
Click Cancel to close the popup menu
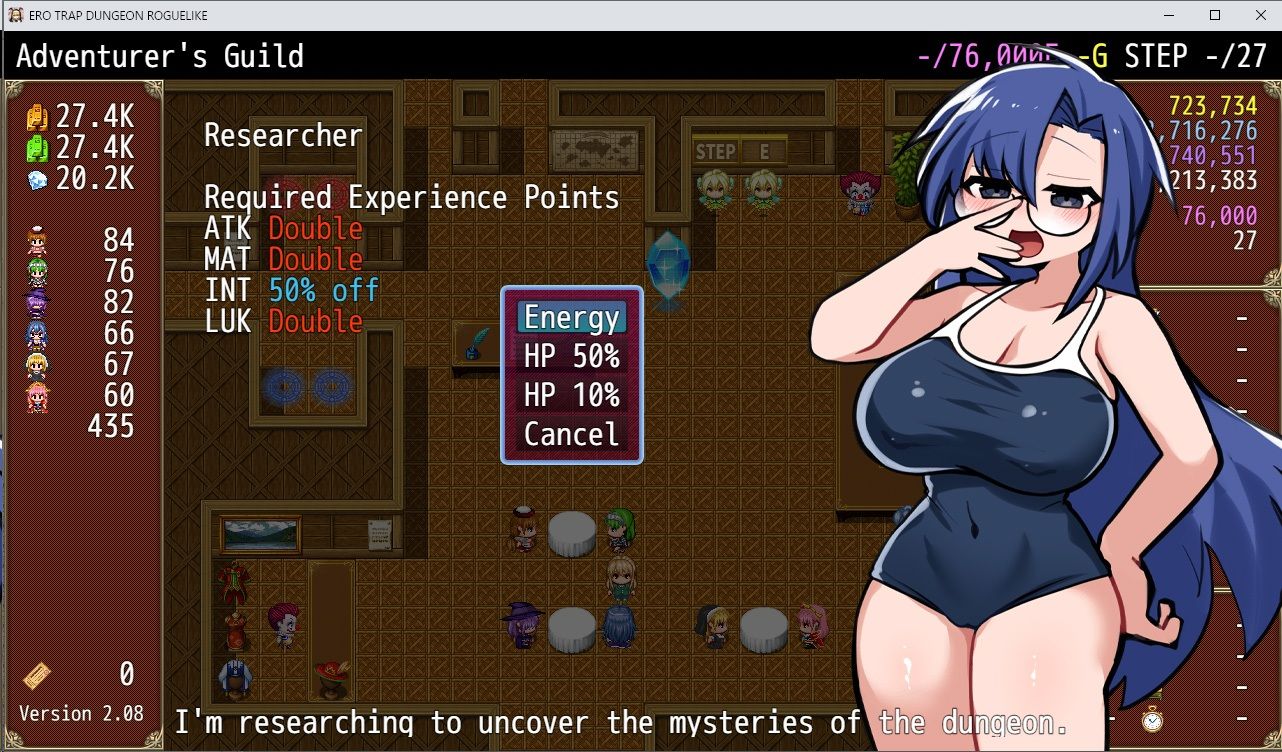(x=570, y=434)
